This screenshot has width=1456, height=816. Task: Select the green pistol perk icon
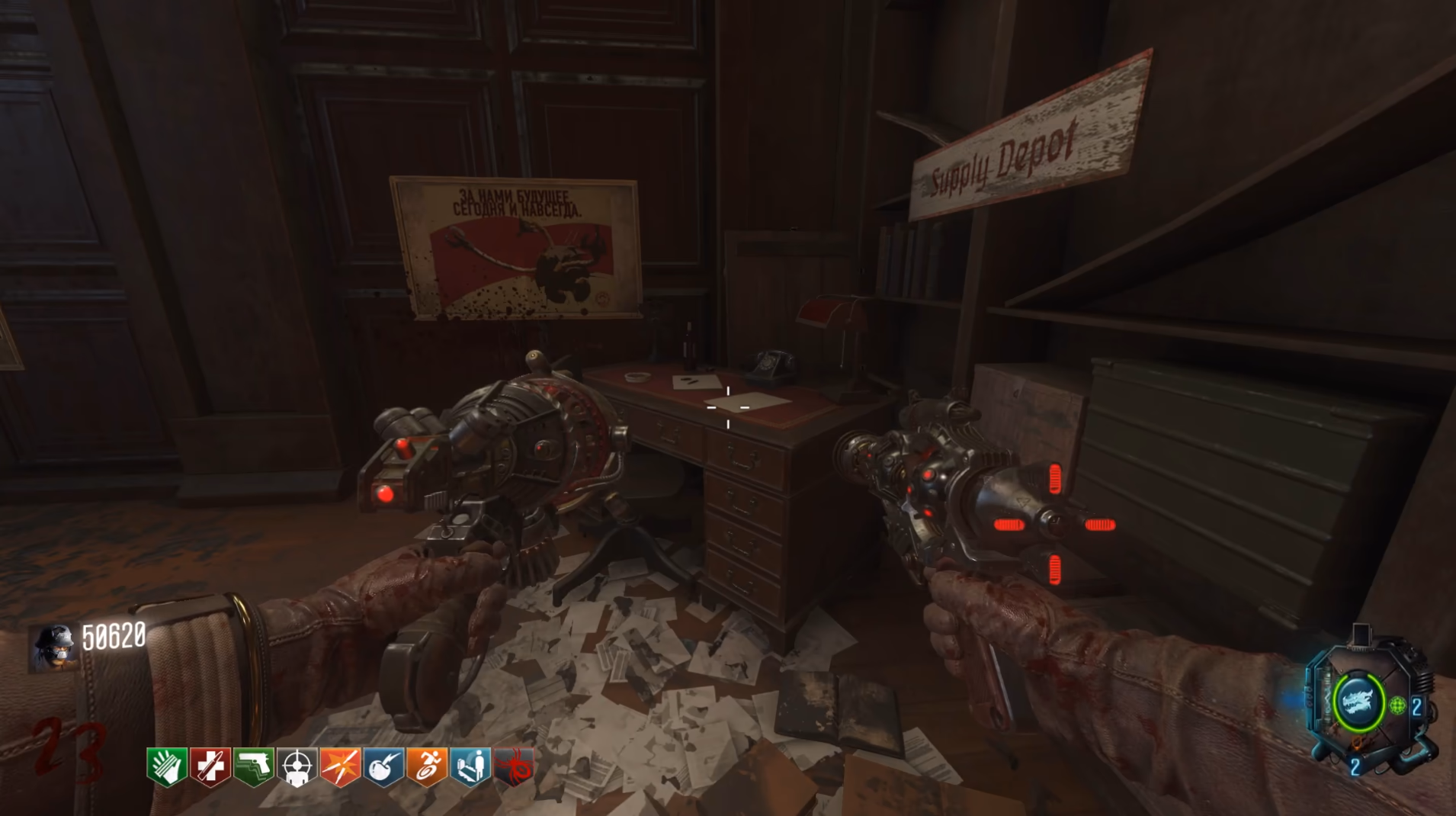pyautogui.click(x=254, y=766)
